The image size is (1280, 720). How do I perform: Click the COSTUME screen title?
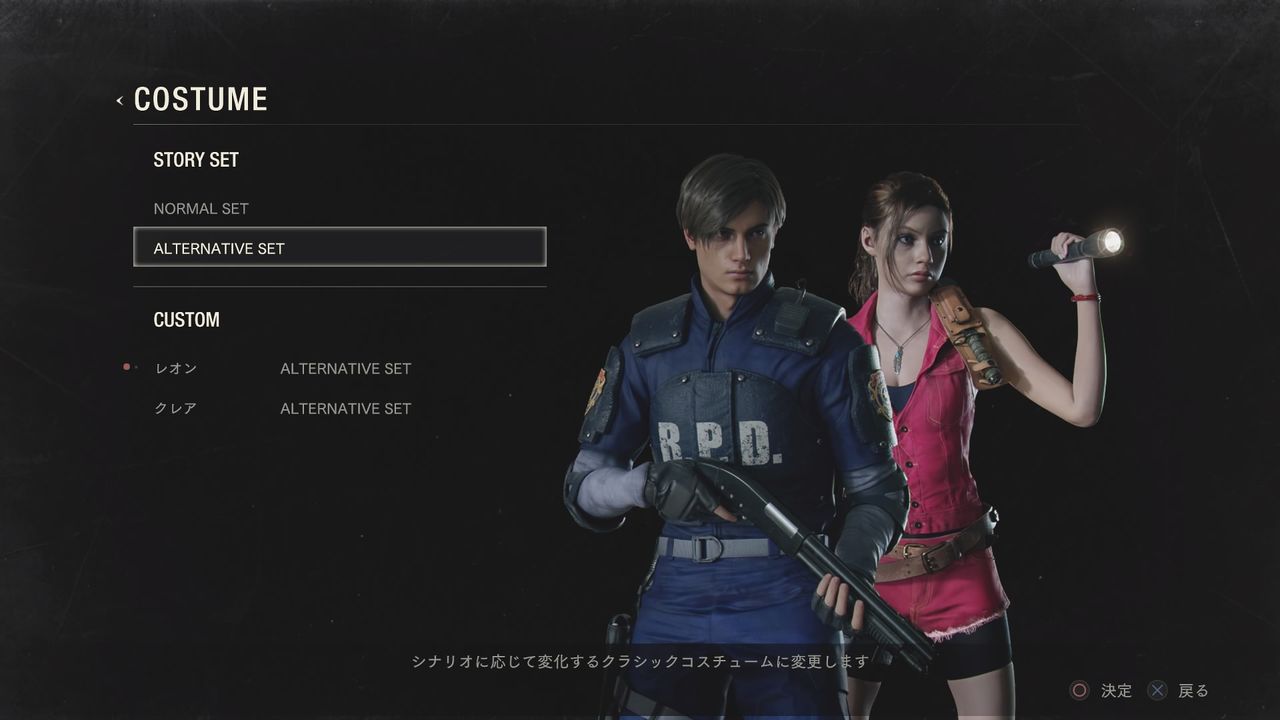pos(200,99)
